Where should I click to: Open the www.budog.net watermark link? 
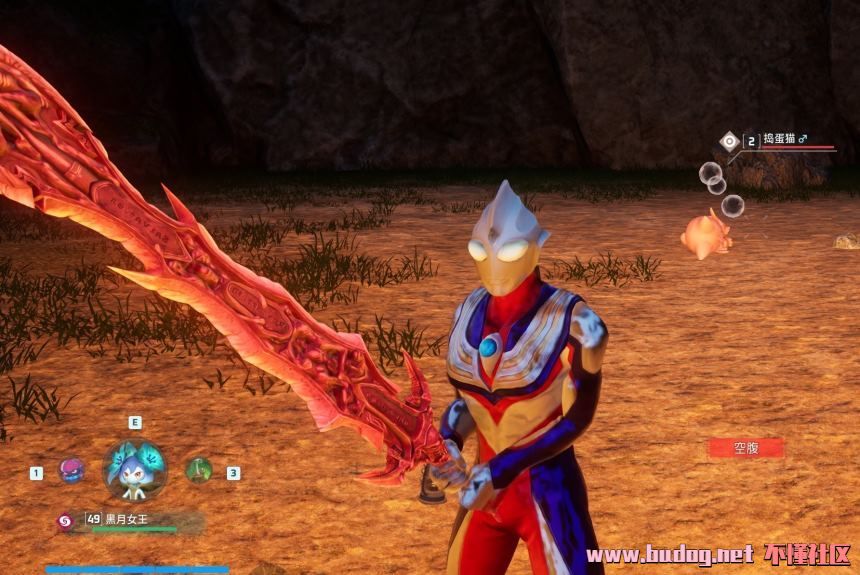coord(669,554)
